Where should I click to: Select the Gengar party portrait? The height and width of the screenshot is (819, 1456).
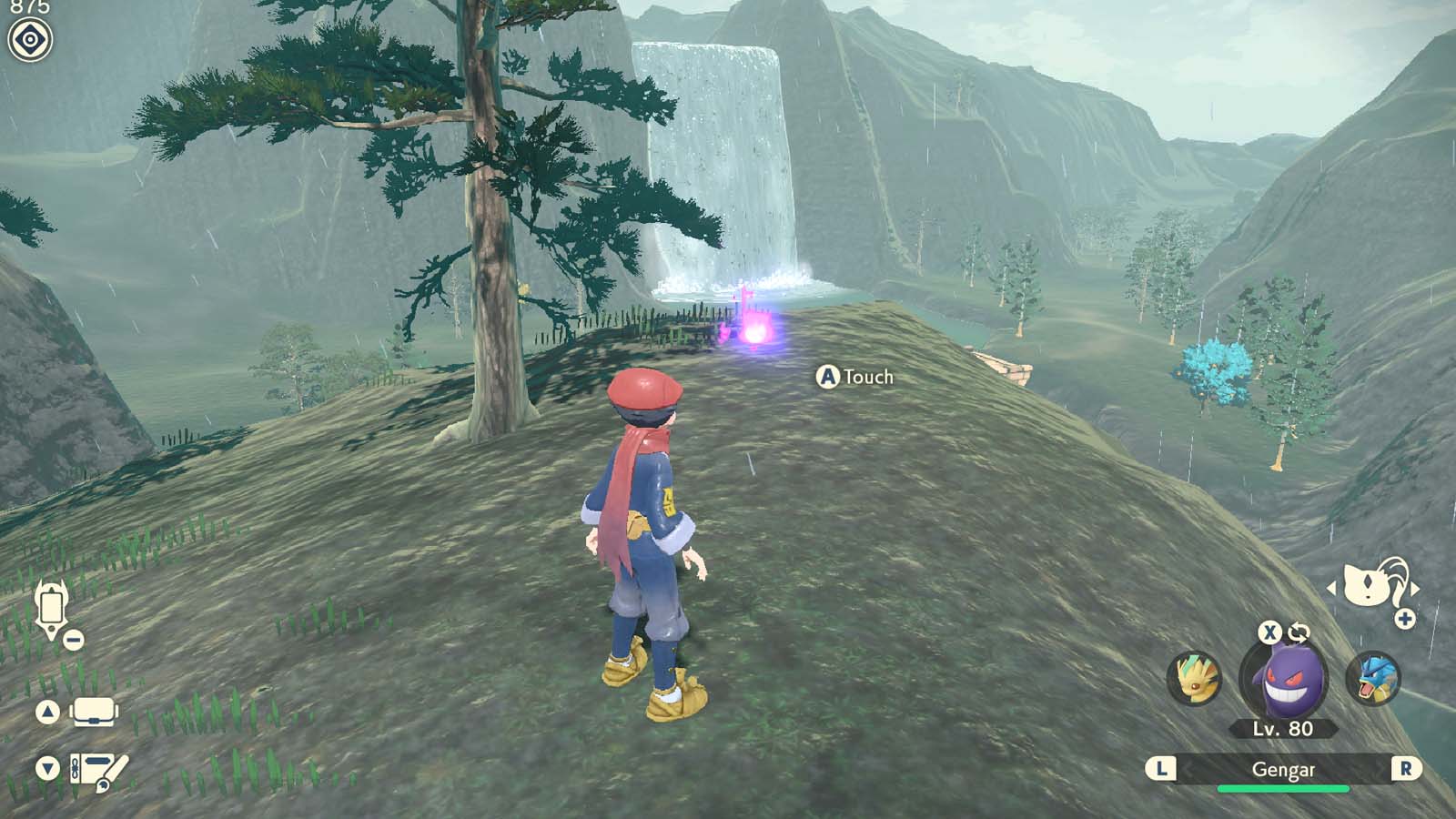pos(1283,680)
